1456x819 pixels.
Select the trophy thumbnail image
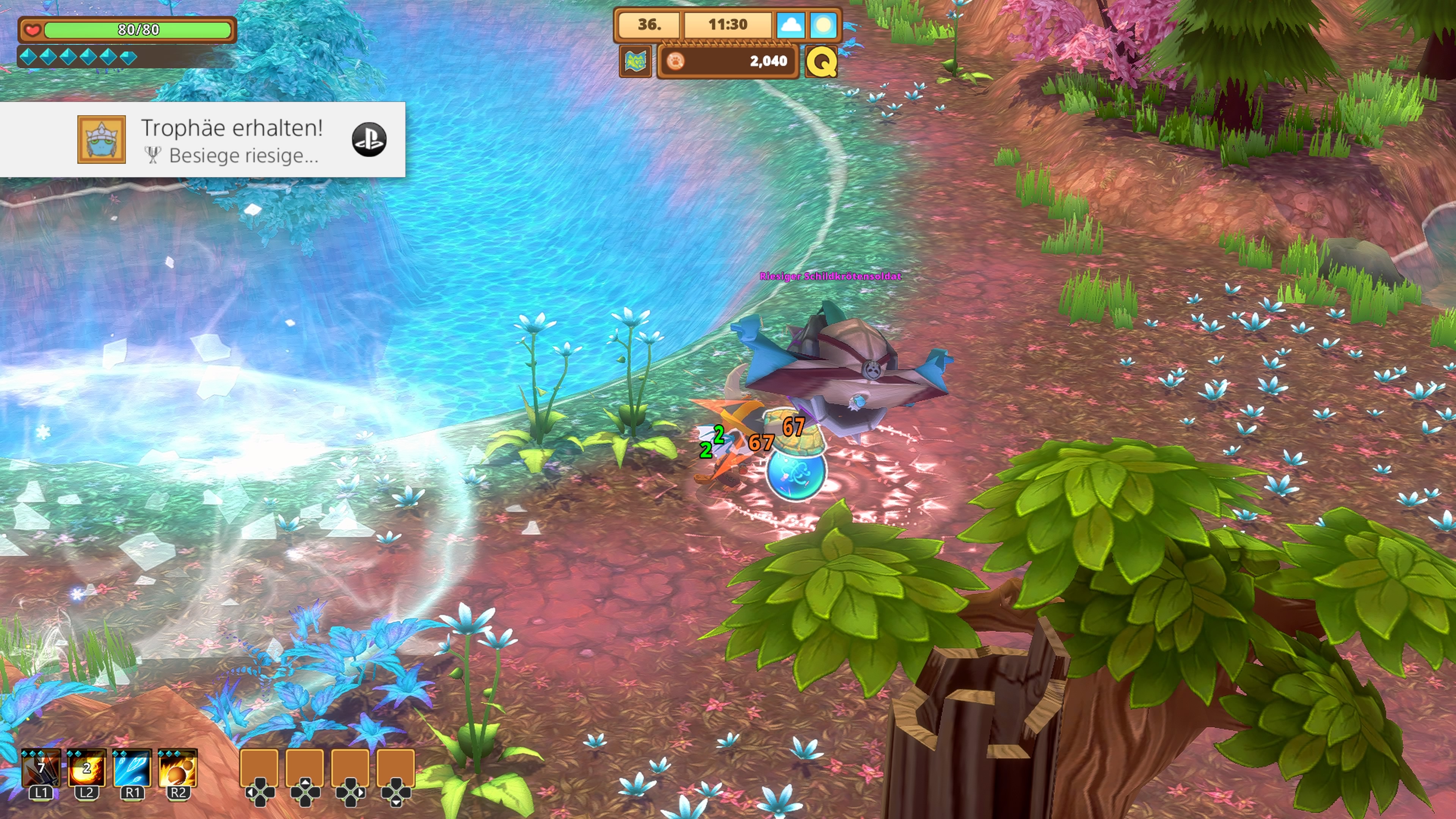102,140
